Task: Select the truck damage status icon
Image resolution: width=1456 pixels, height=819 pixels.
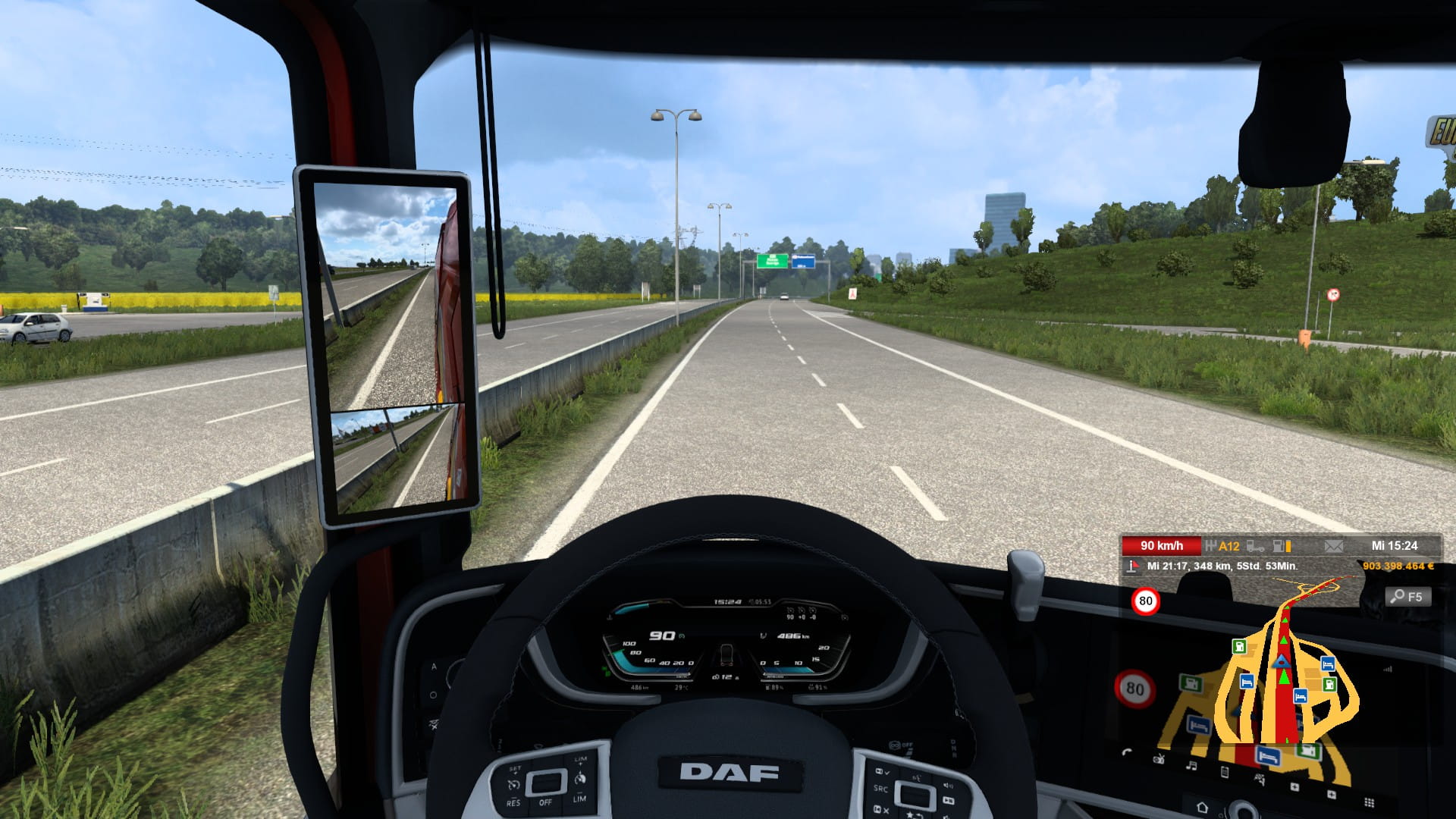Action: coord(1255,546)
